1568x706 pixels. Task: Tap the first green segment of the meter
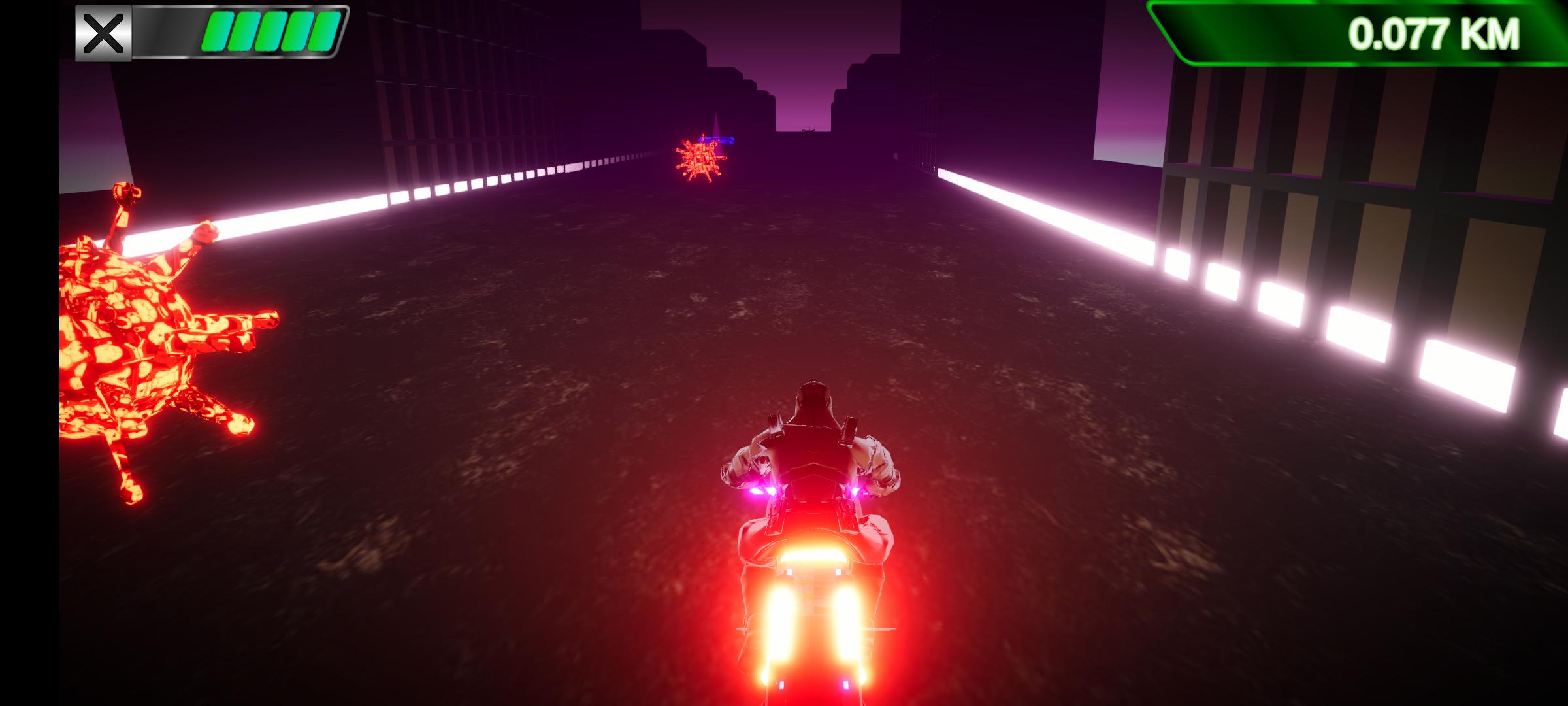[216, 31]
